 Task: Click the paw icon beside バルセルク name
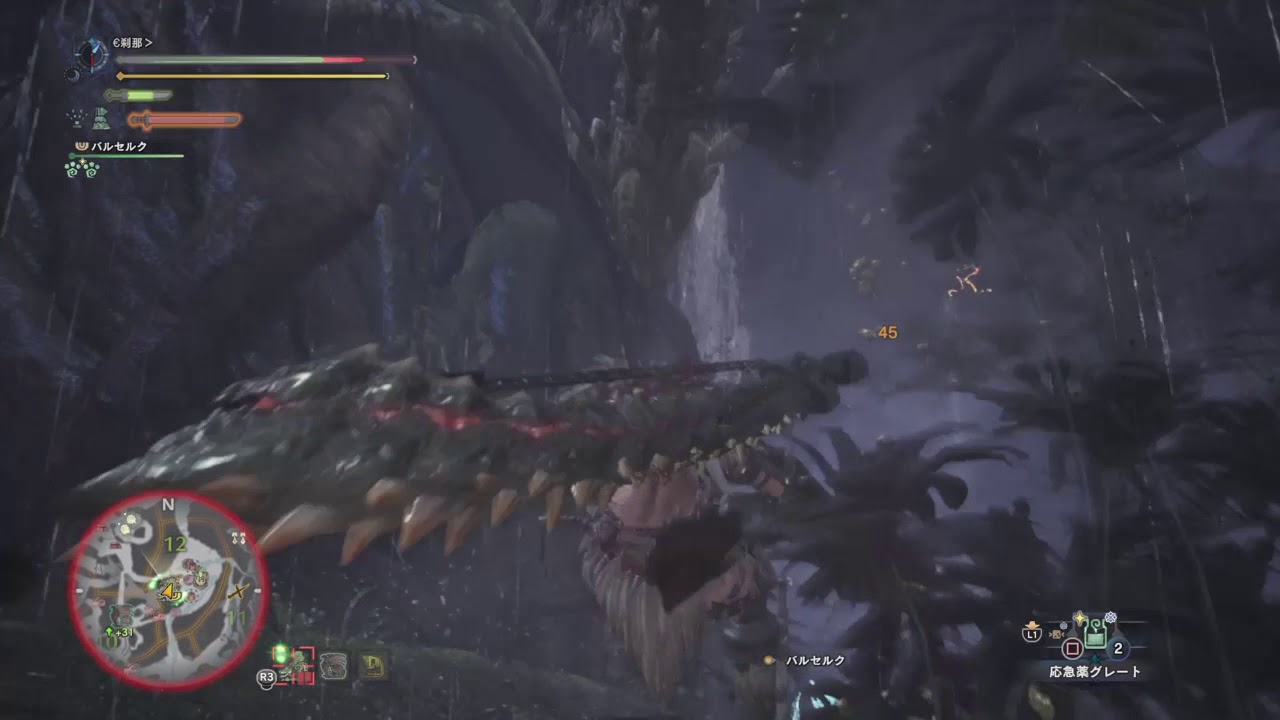81,146
